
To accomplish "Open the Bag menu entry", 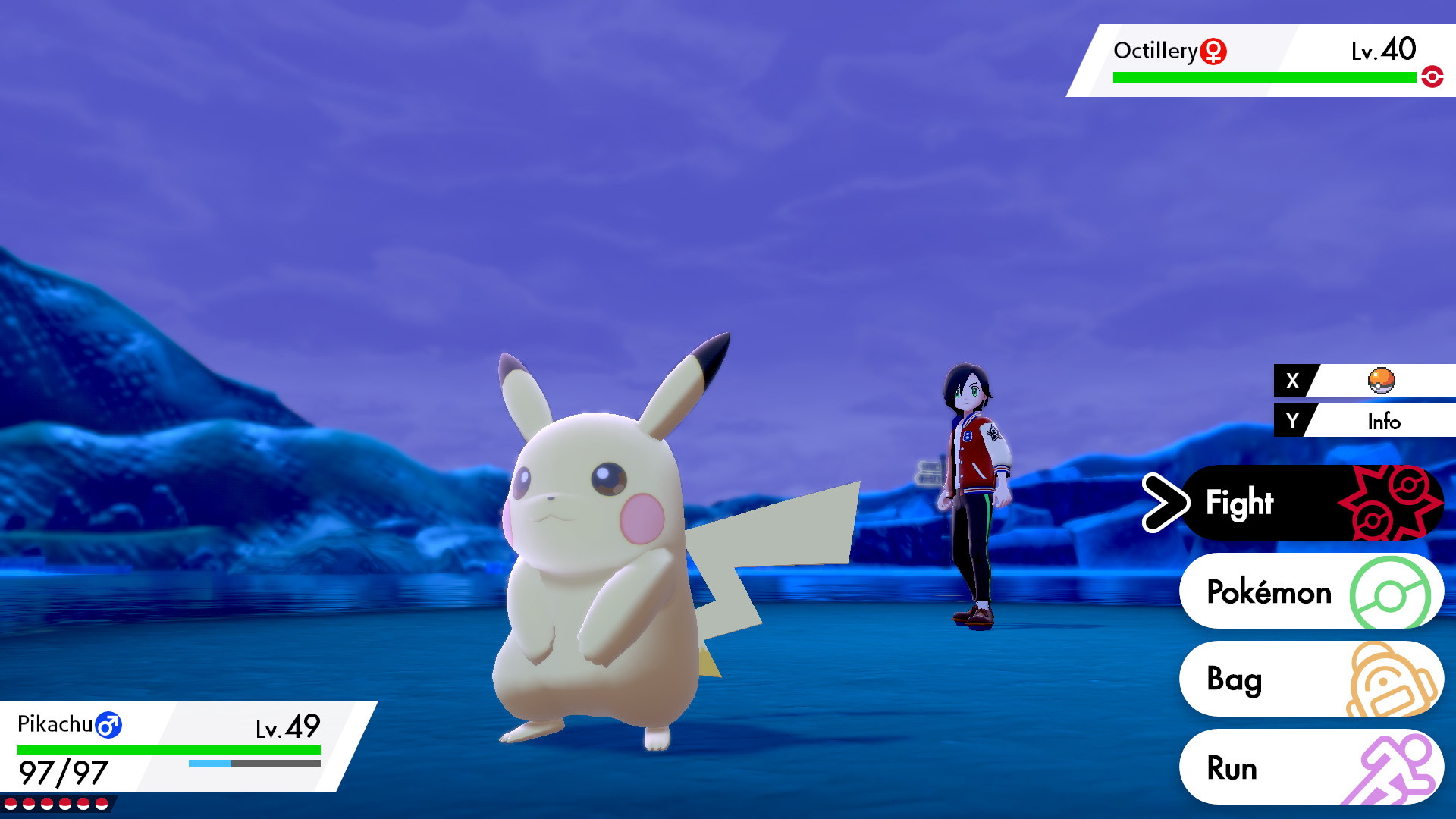I will 1236,680.
